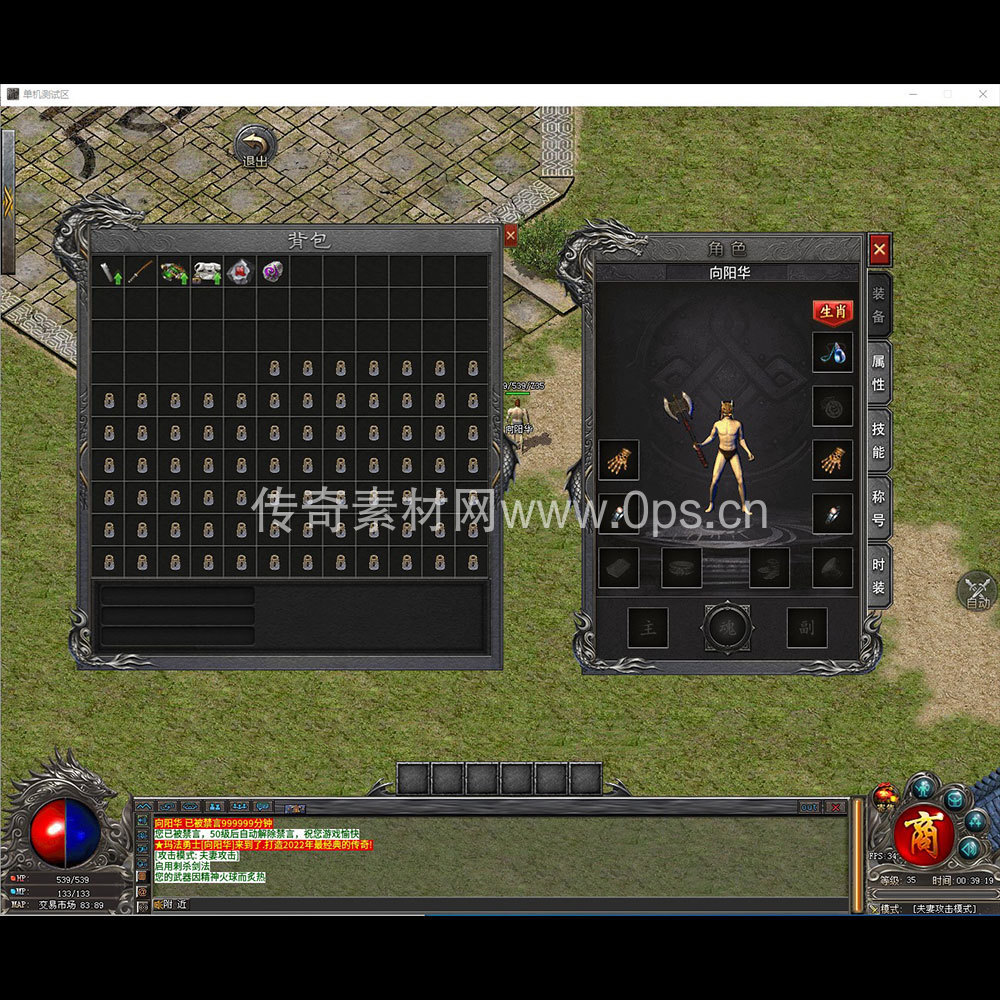Toggle the 自动 auto-battle button
The width and height of the screenshot is (1000, 1000).
point(977,591)
